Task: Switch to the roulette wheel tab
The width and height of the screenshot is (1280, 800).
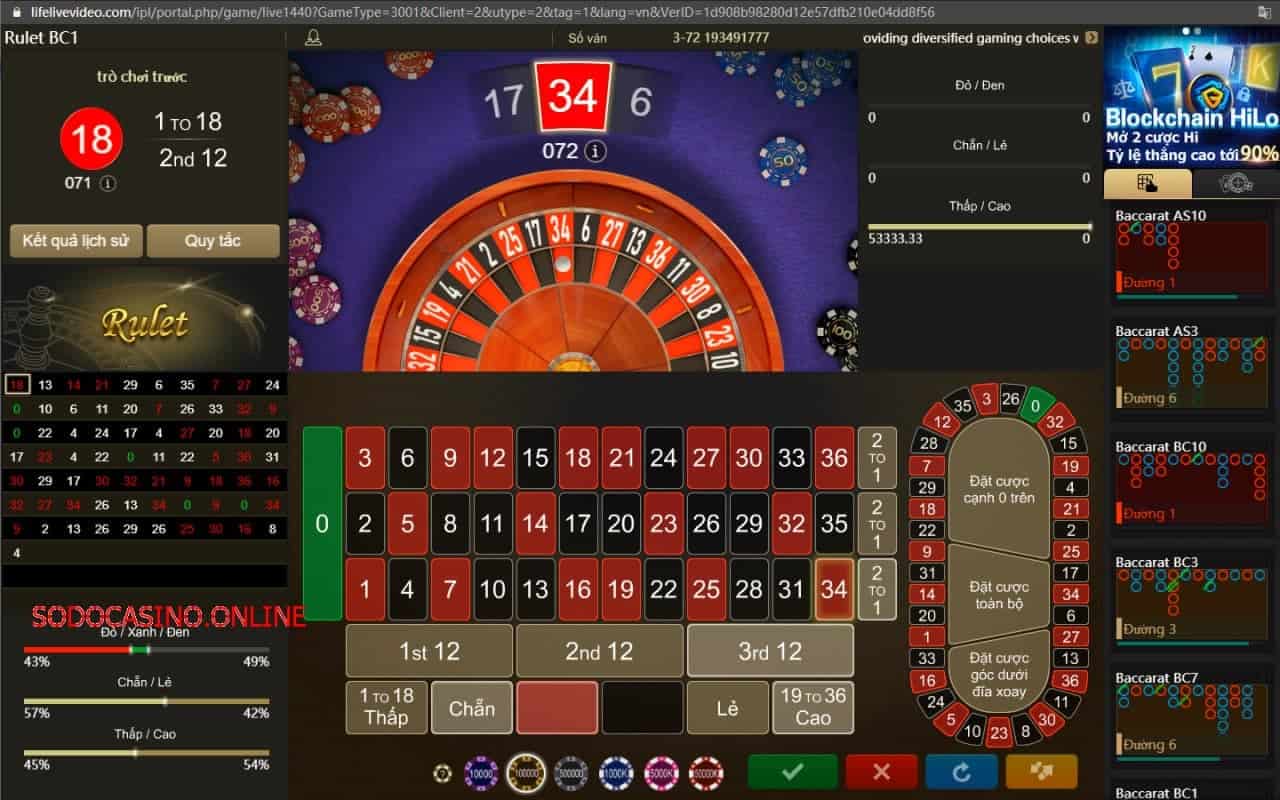Action: (1237, 184)
